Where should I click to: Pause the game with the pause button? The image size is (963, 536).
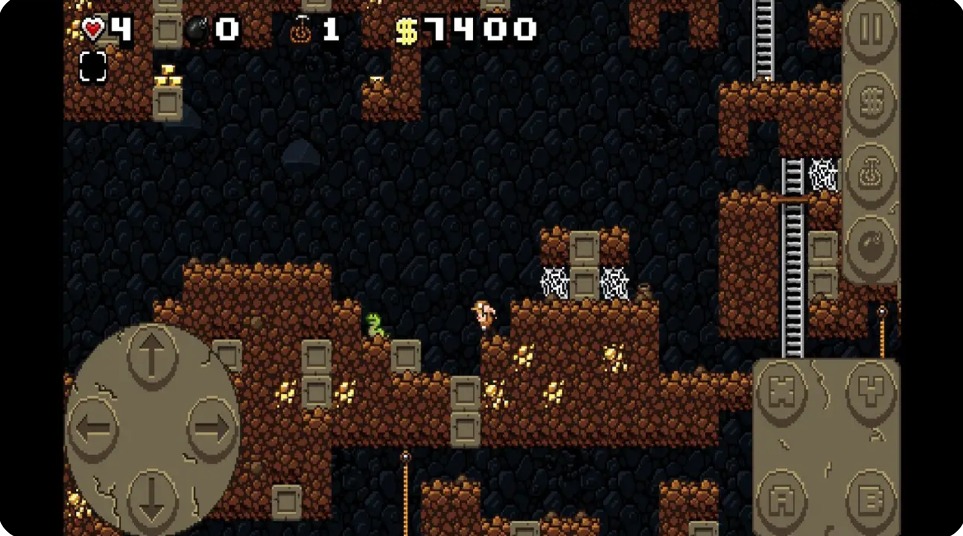870,30
